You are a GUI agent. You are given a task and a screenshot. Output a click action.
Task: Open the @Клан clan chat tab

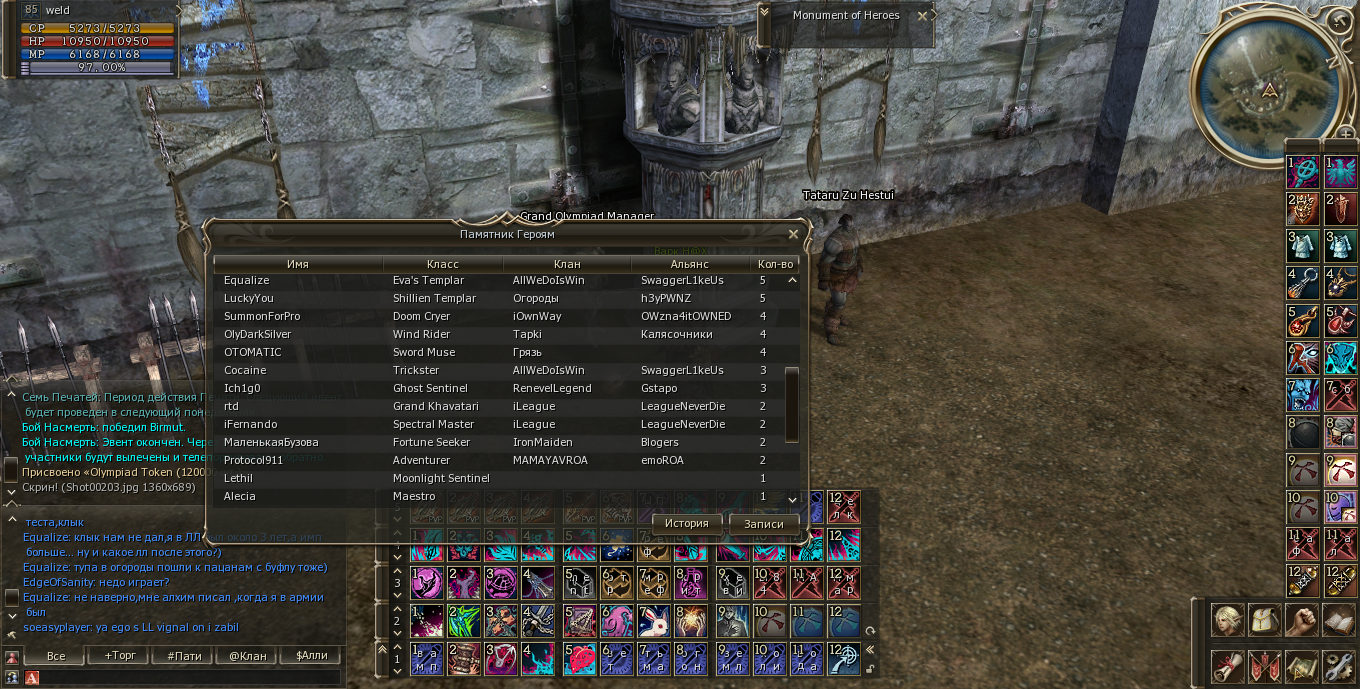(x=248, y=657)
